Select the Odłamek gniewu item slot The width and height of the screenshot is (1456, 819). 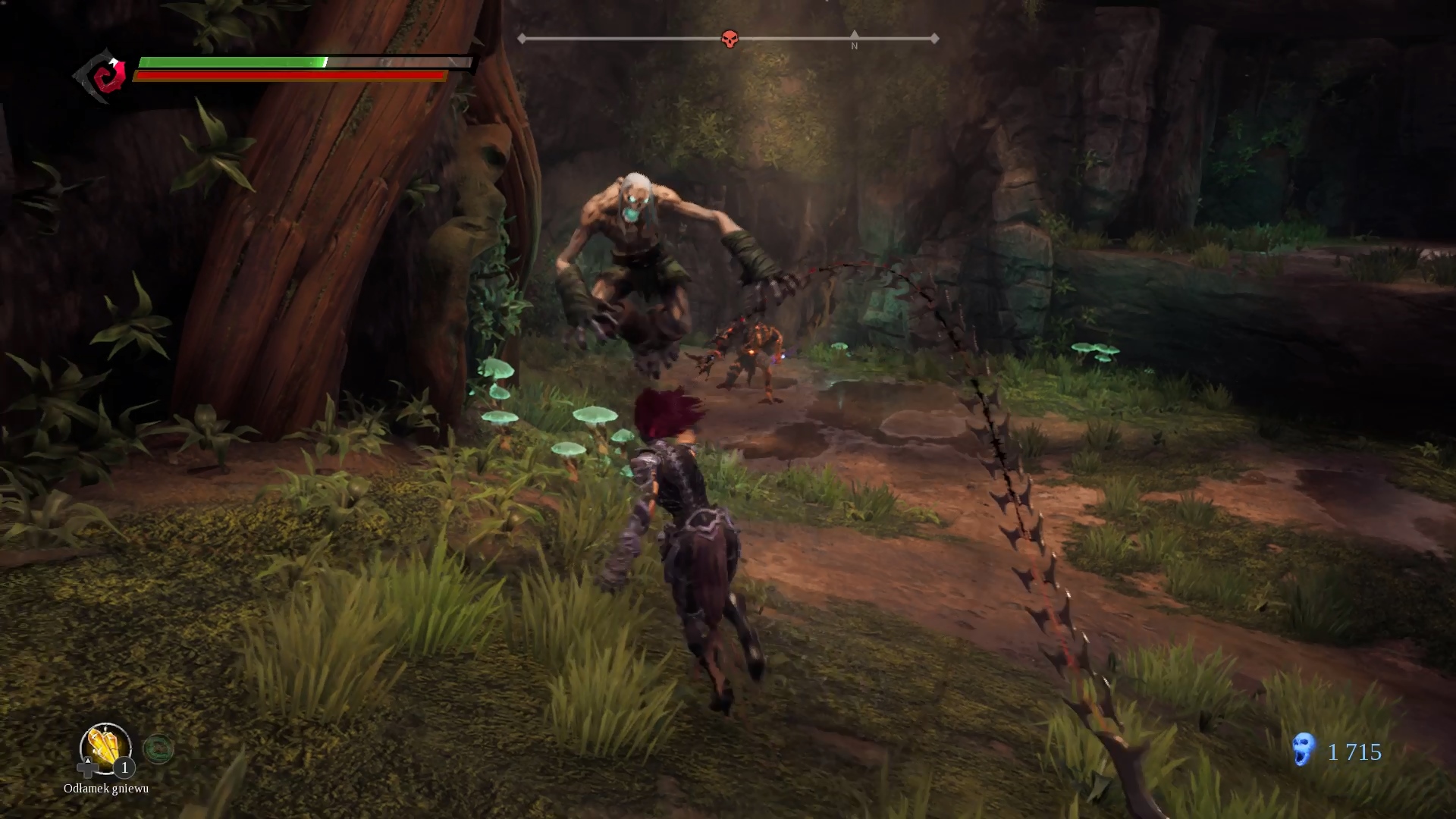pyautogui.click(x=105, y=748)
